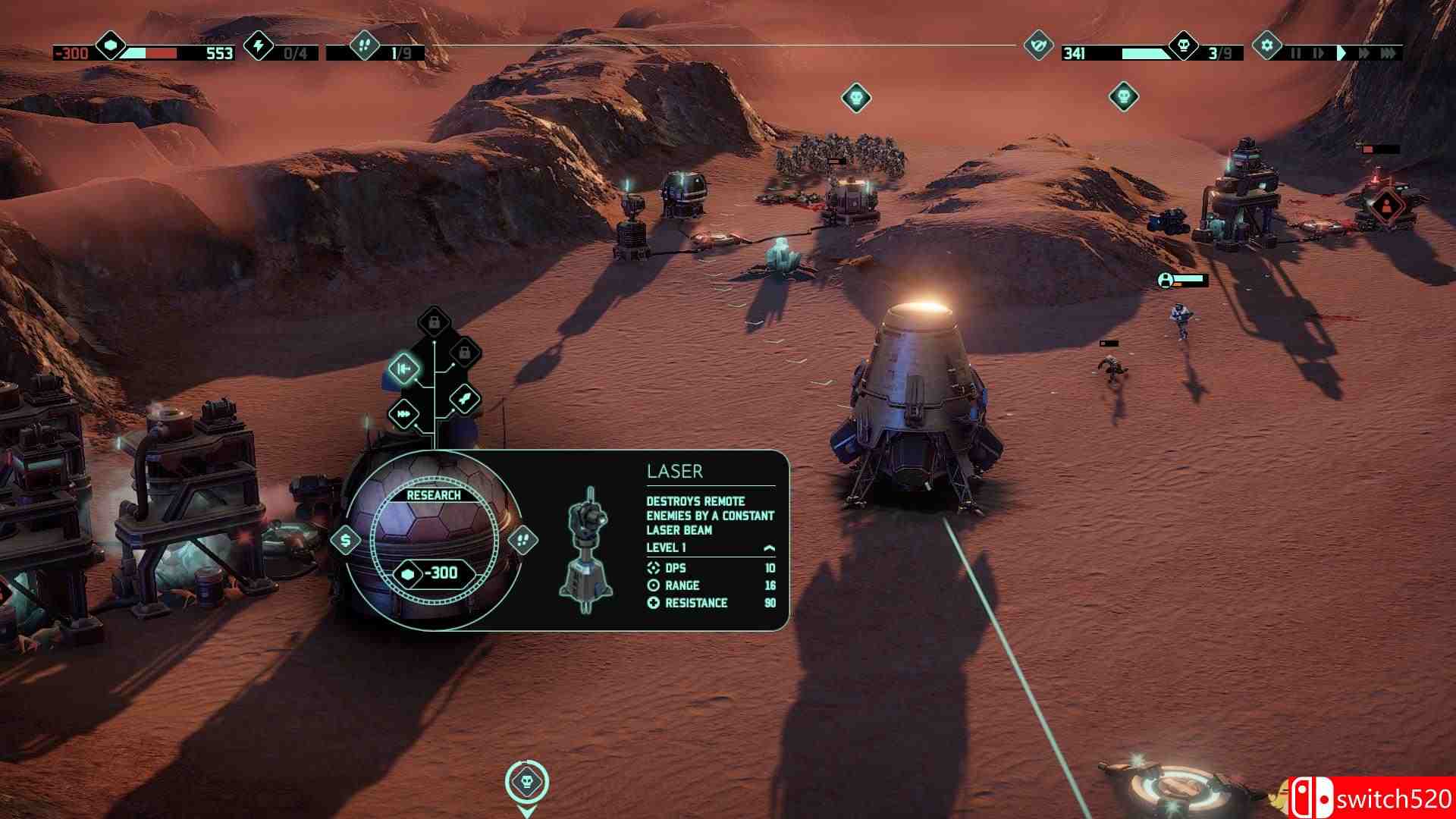Click the dollar sign sell button
Screen dimensions: 1456x819
click(347, 541)
